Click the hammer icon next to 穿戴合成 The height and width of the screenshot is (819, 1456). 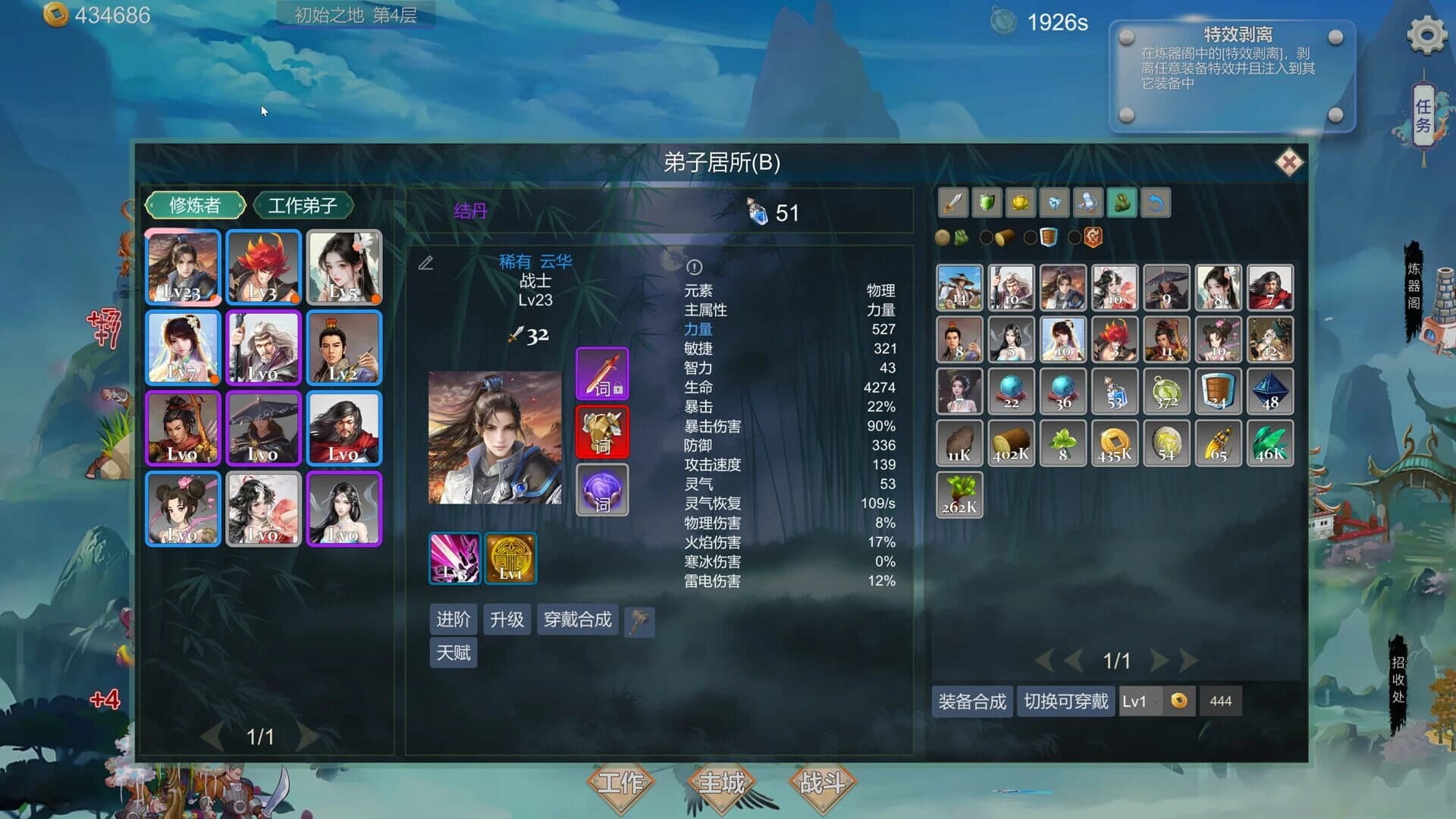click(x=639, y=620)
